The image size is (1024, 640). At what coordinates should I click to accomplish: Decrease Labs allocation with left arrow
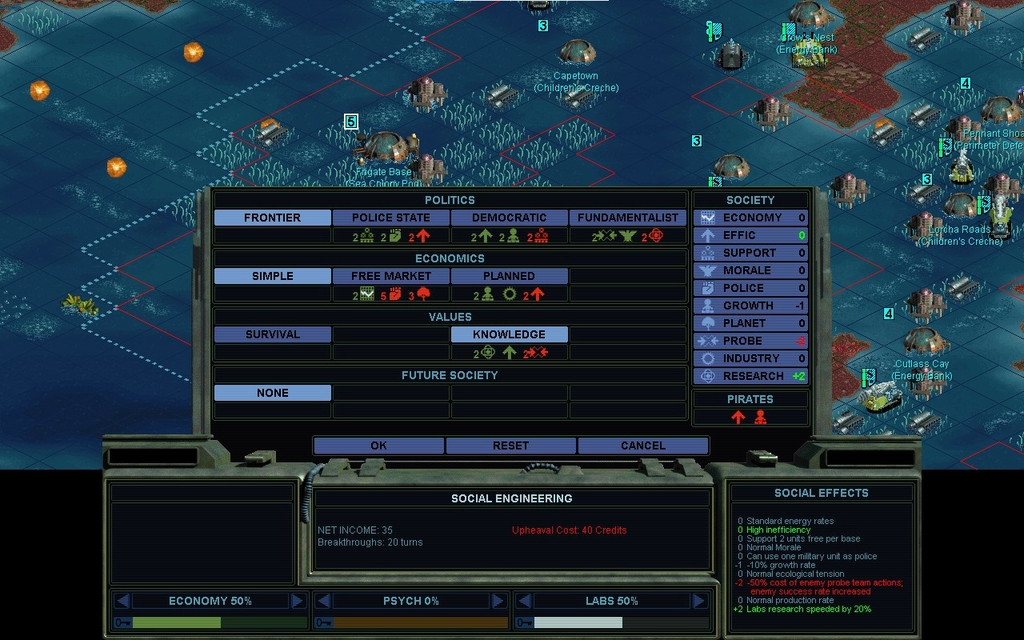[524, 601]
